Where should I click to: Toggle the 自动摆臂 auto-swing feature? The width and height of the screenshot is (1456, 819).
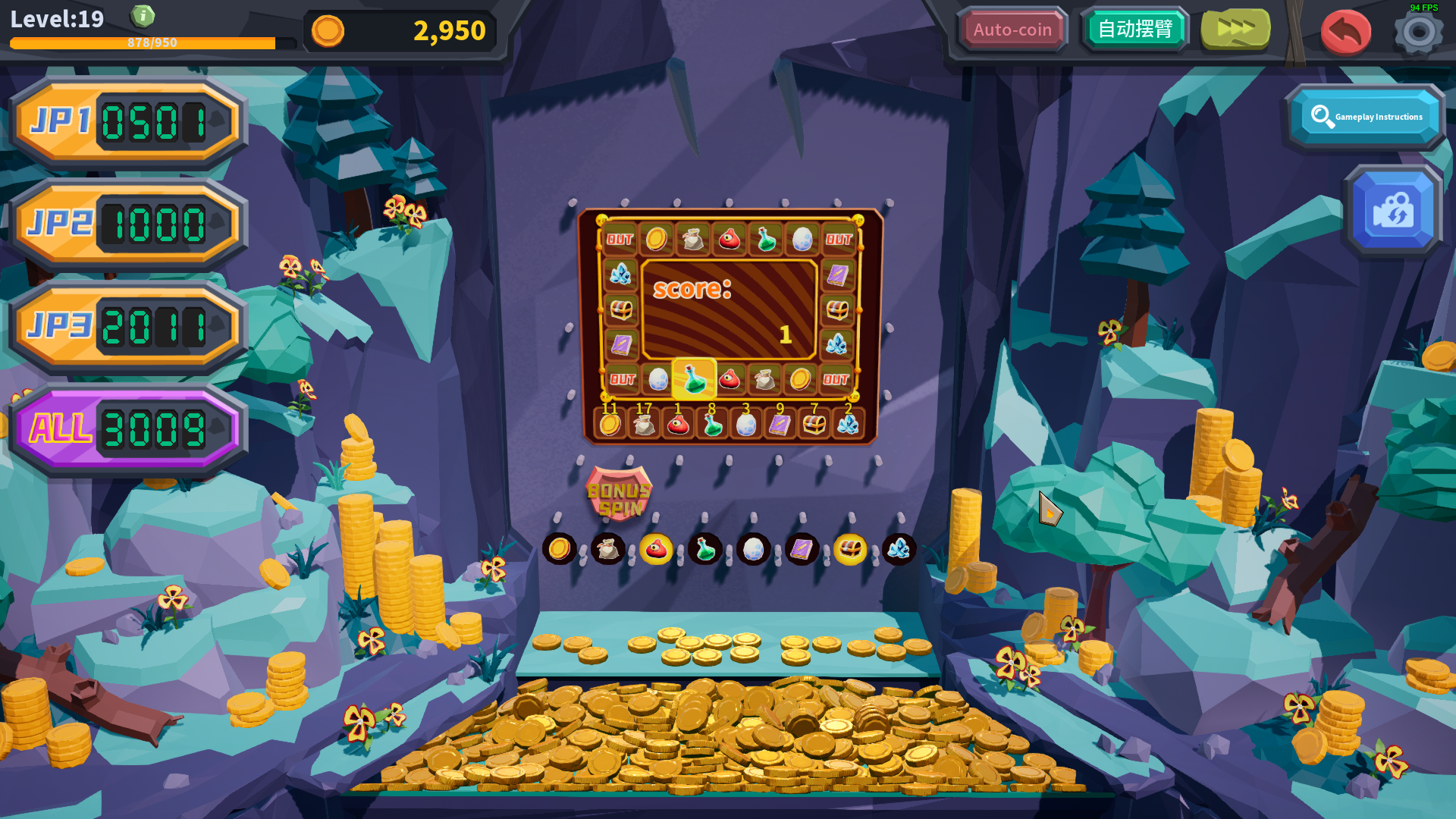coord(1135,30)
